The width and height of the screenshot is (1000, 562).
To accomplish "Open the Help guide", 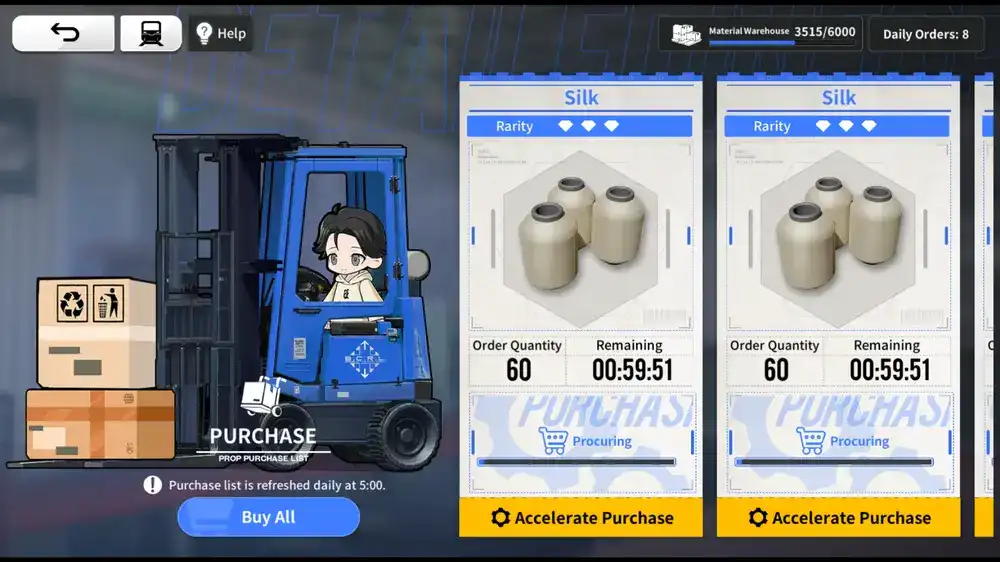I will point(221,33).
